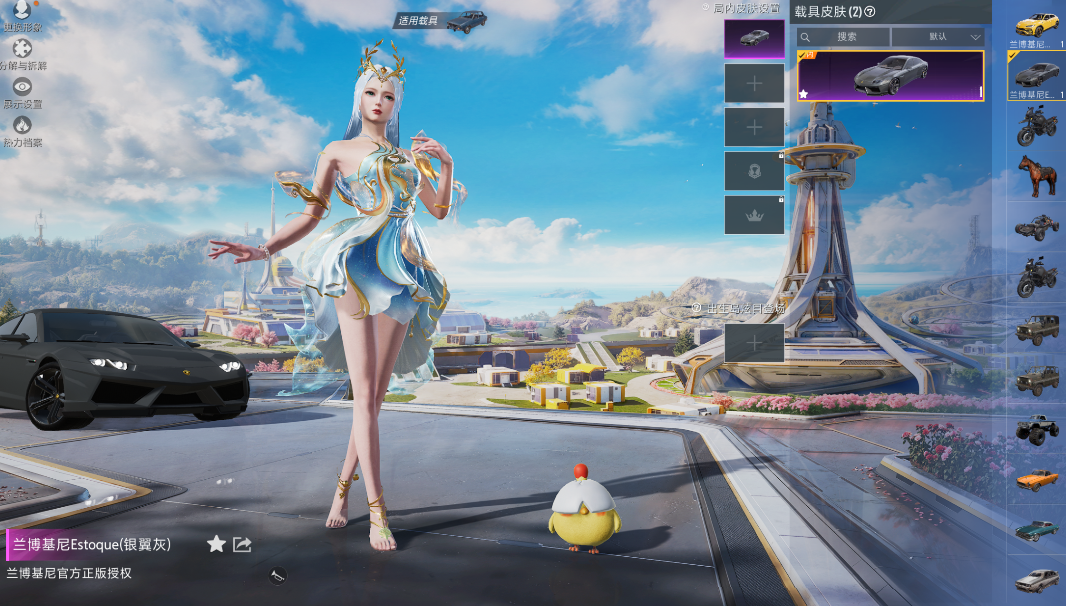Open 展示设置 eye icon
This screenshot has height=606, width=1066.
click(x=22, y=88)
